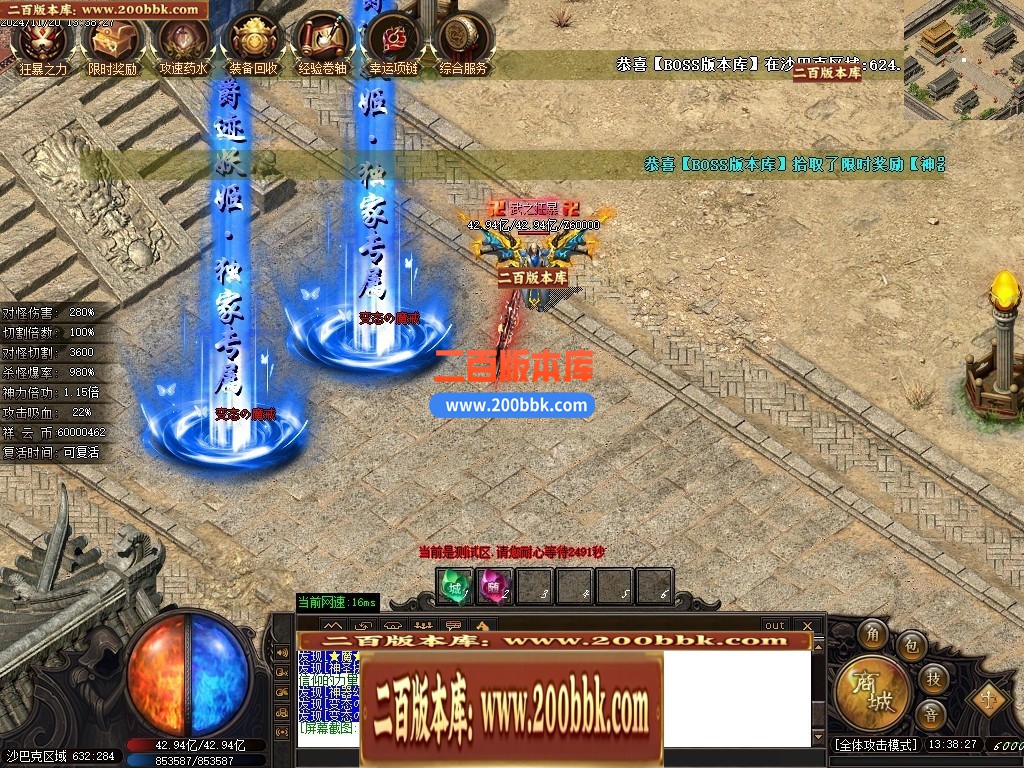Open the 包 bag inventory button
The width and height of the screenshot is (1024, 768).
[x=910, y=646]
